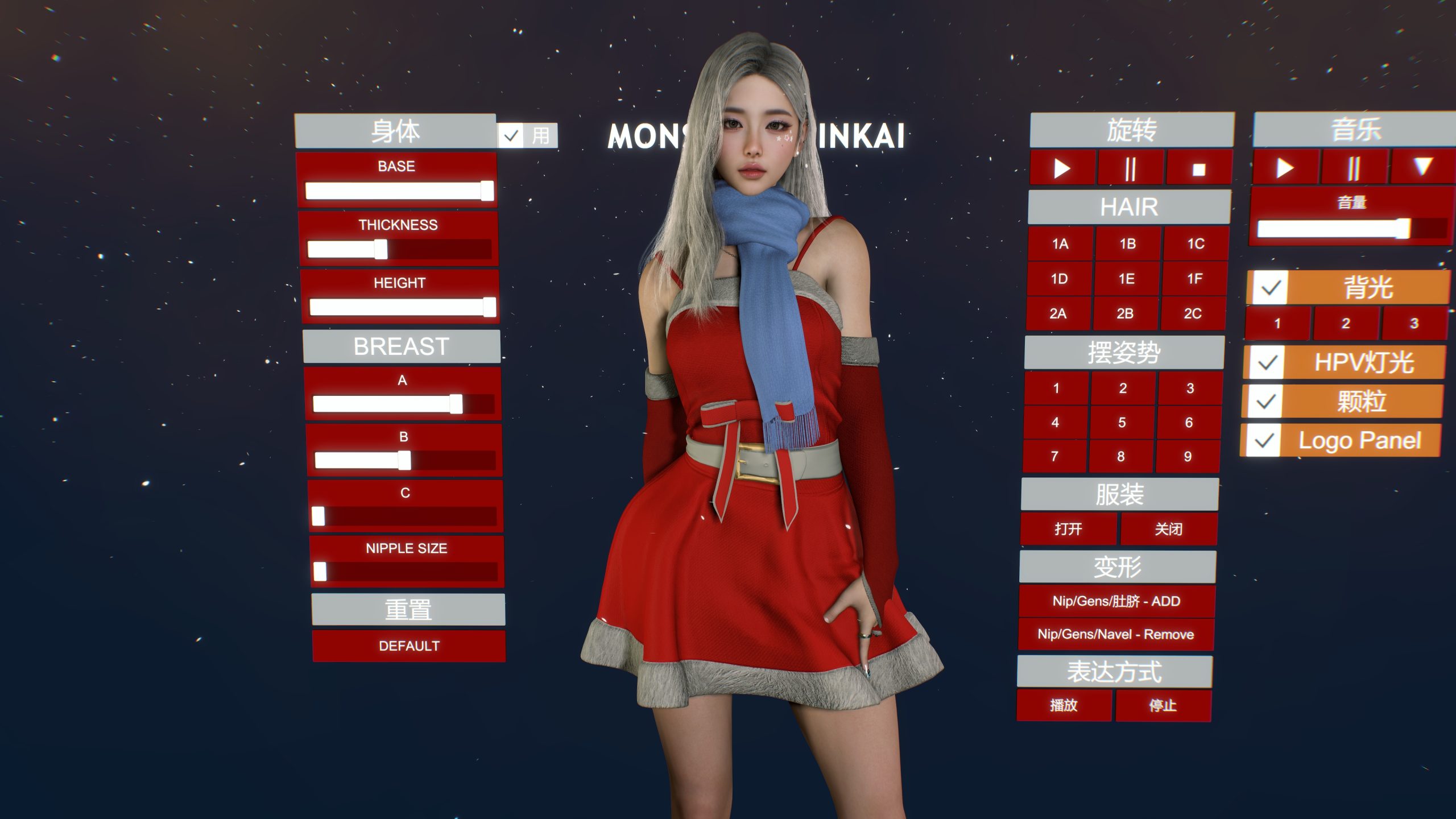The width and height of the screenshot is (1456, 819).
Task: Click the 关闭 clothing button
Action: [x=1169, y=529]
